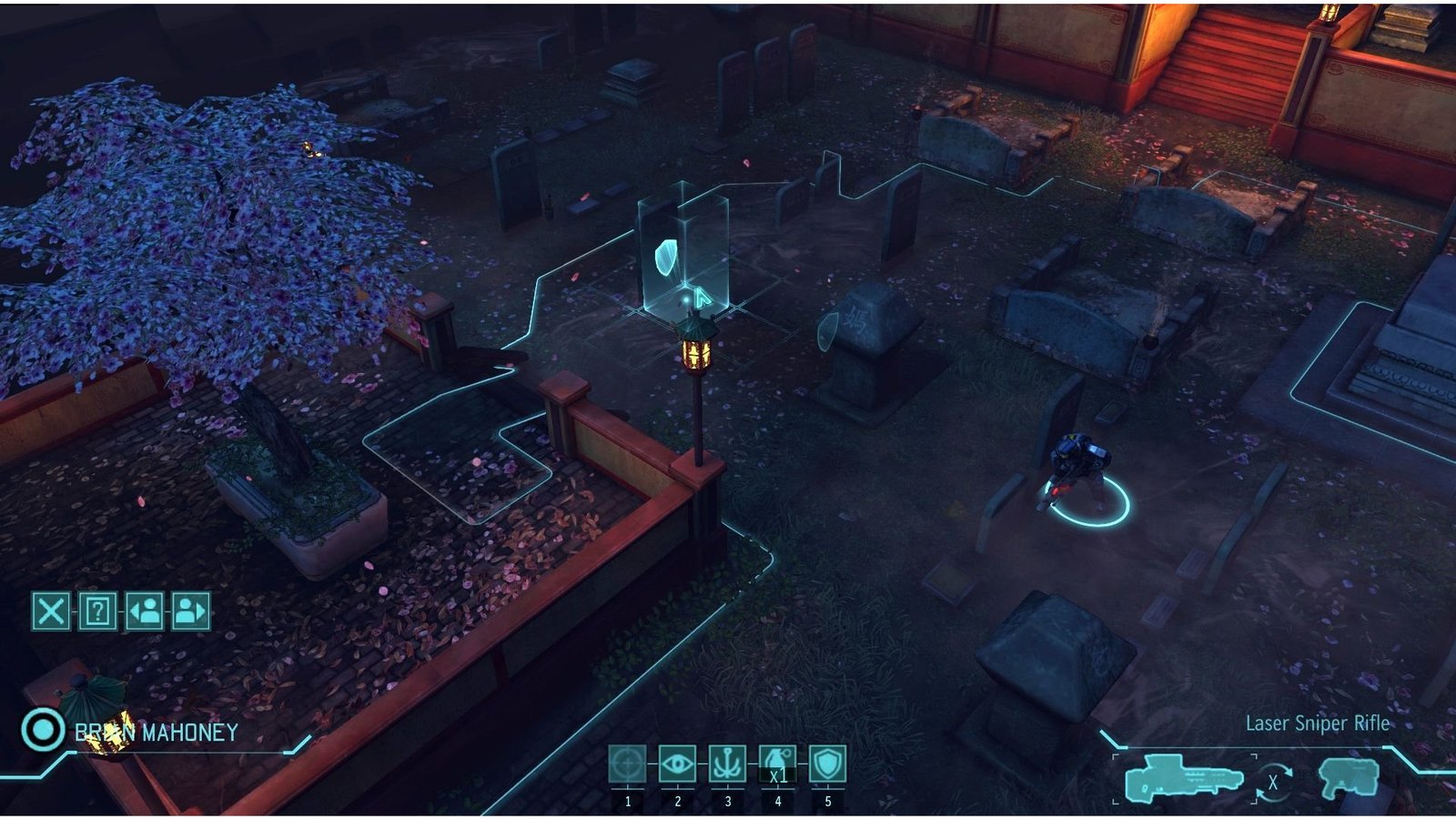
Task: Activate the Overwatch eye ability
Action: pyautogui.click(x=678, y=764)
